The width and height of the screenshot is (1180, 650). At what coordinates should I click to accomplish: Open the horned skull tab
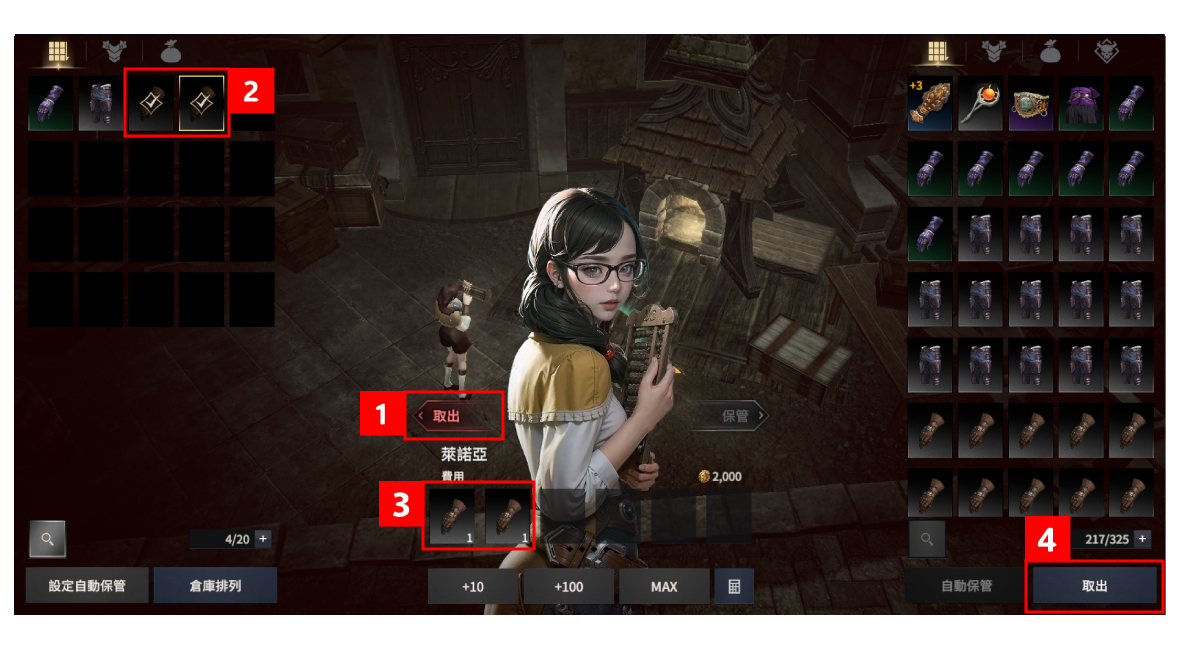[1106, 51]
